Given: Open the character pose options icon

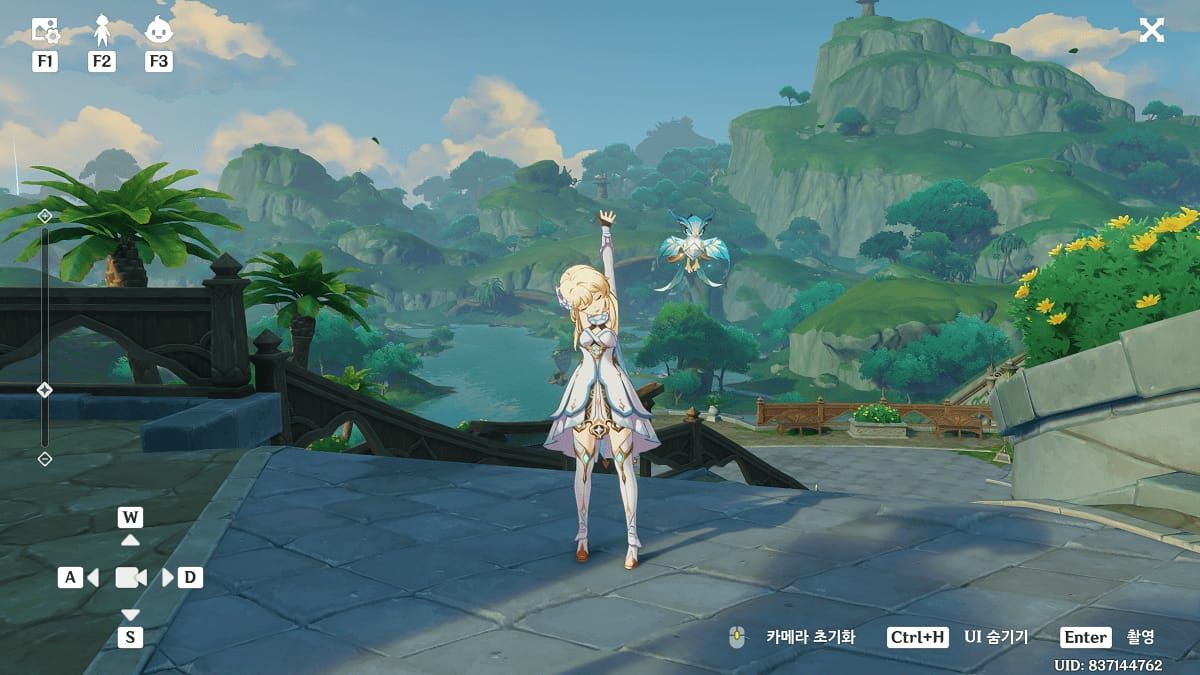Looking at the screenshot, I should 102,31.
